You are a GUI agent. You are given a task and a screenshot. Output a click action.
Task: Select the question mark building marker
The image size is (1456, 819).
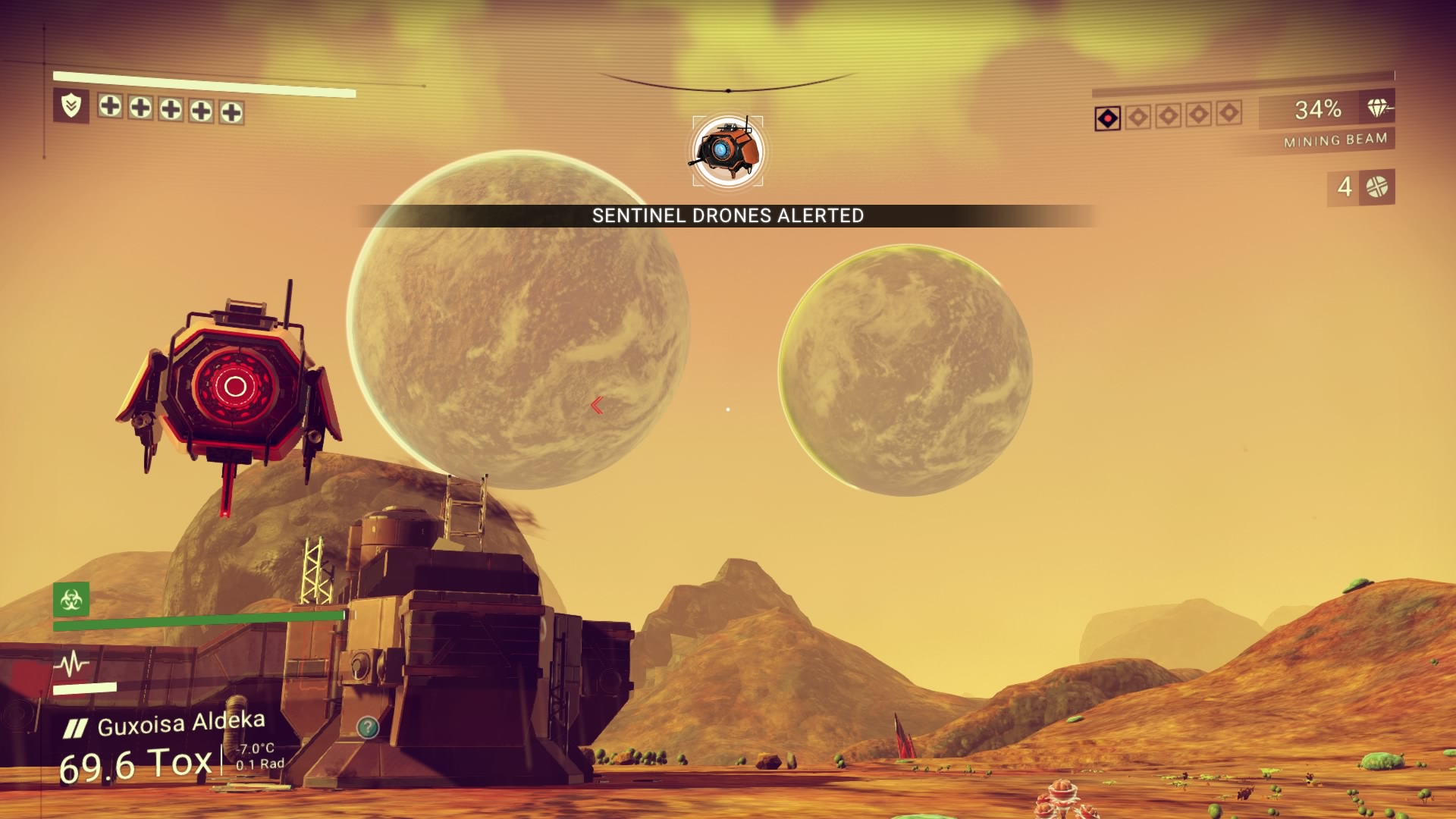point(368,728)
